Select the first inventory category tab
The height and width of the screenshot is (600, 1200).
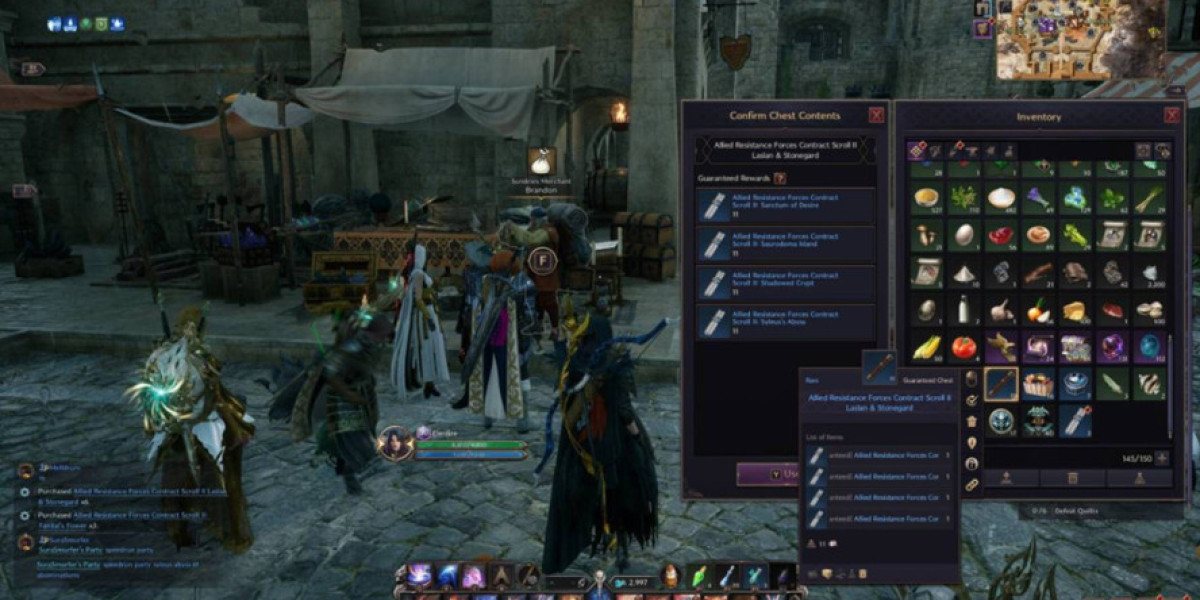(x=917, y=151)
